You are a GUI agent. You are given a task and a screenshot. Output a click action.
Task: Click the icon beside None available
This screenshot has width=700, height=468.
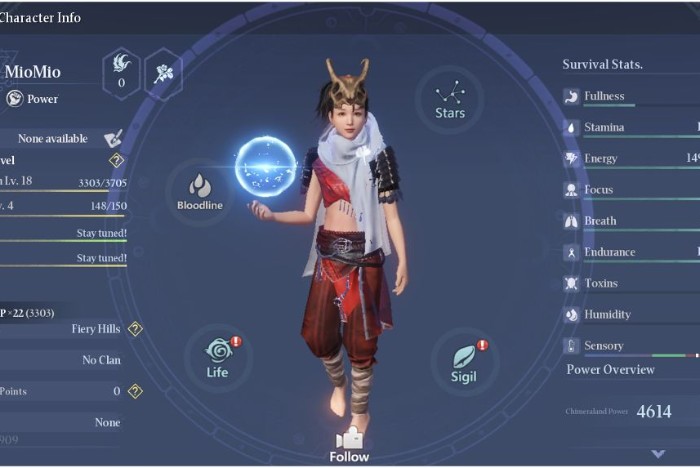113,138
